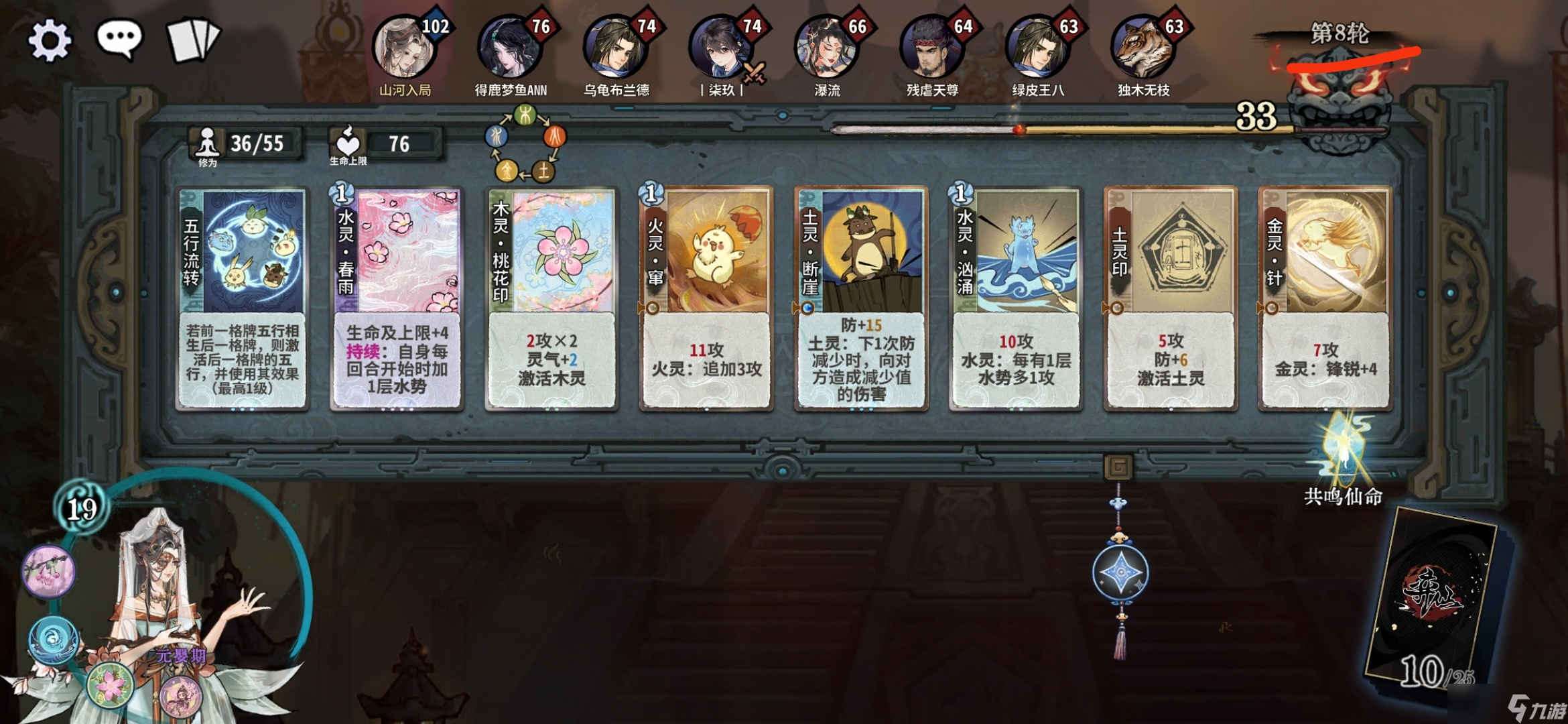The image size is (1568, 724).
Task: Inspect the tiger avatar 独木无枝
Action: coord(1143,48)
